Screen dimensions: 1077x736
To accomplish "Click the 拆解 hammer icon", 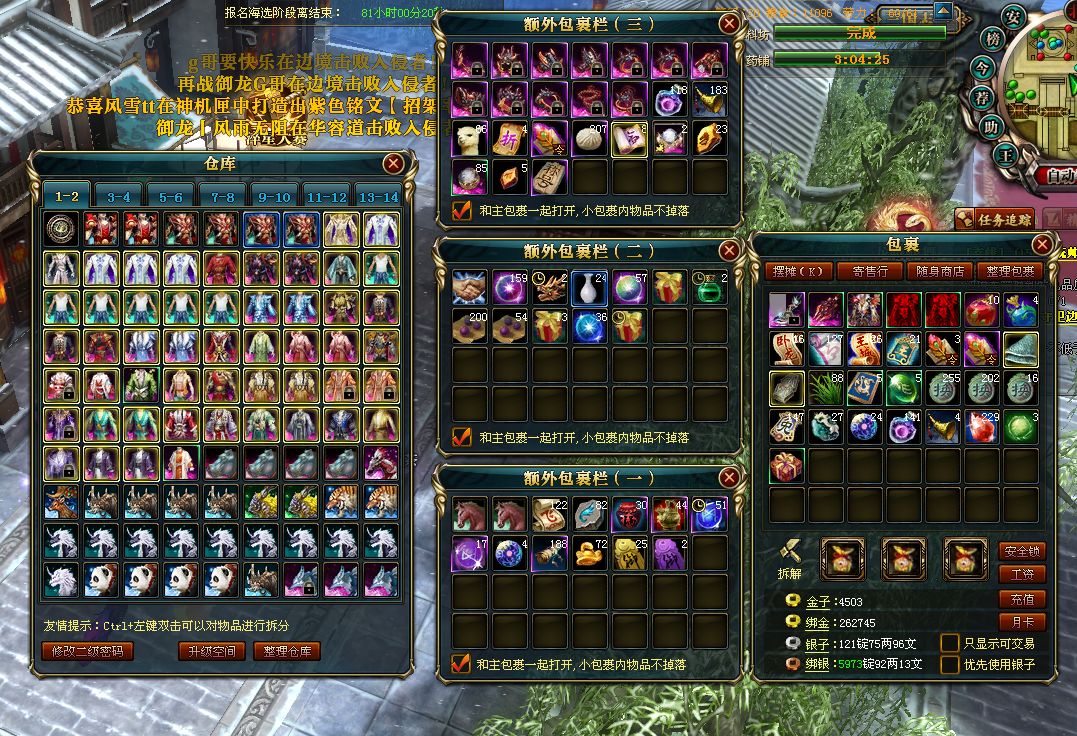I will (789, 551).
